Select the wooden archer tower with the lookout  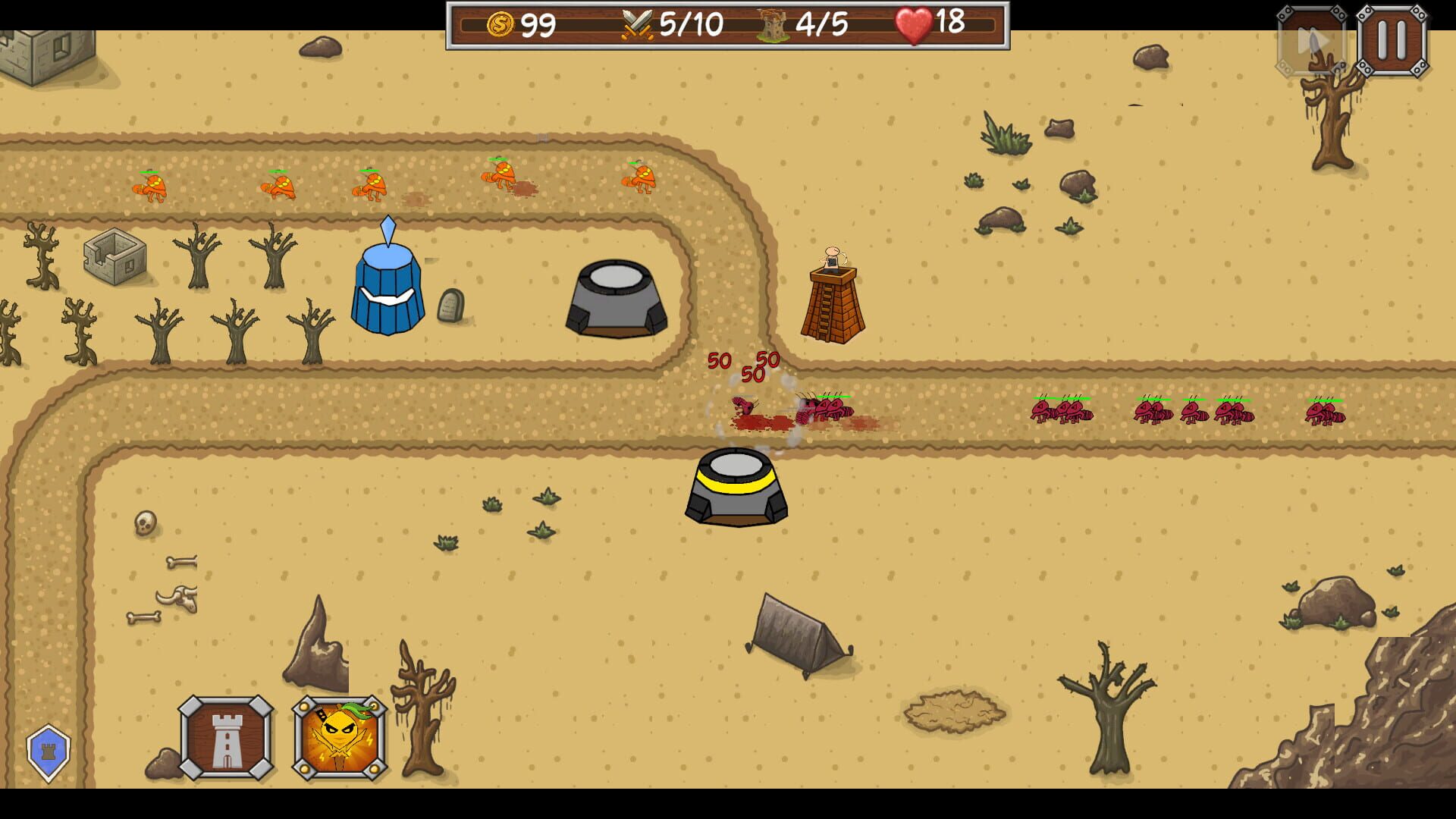click(x=832, y=296)
